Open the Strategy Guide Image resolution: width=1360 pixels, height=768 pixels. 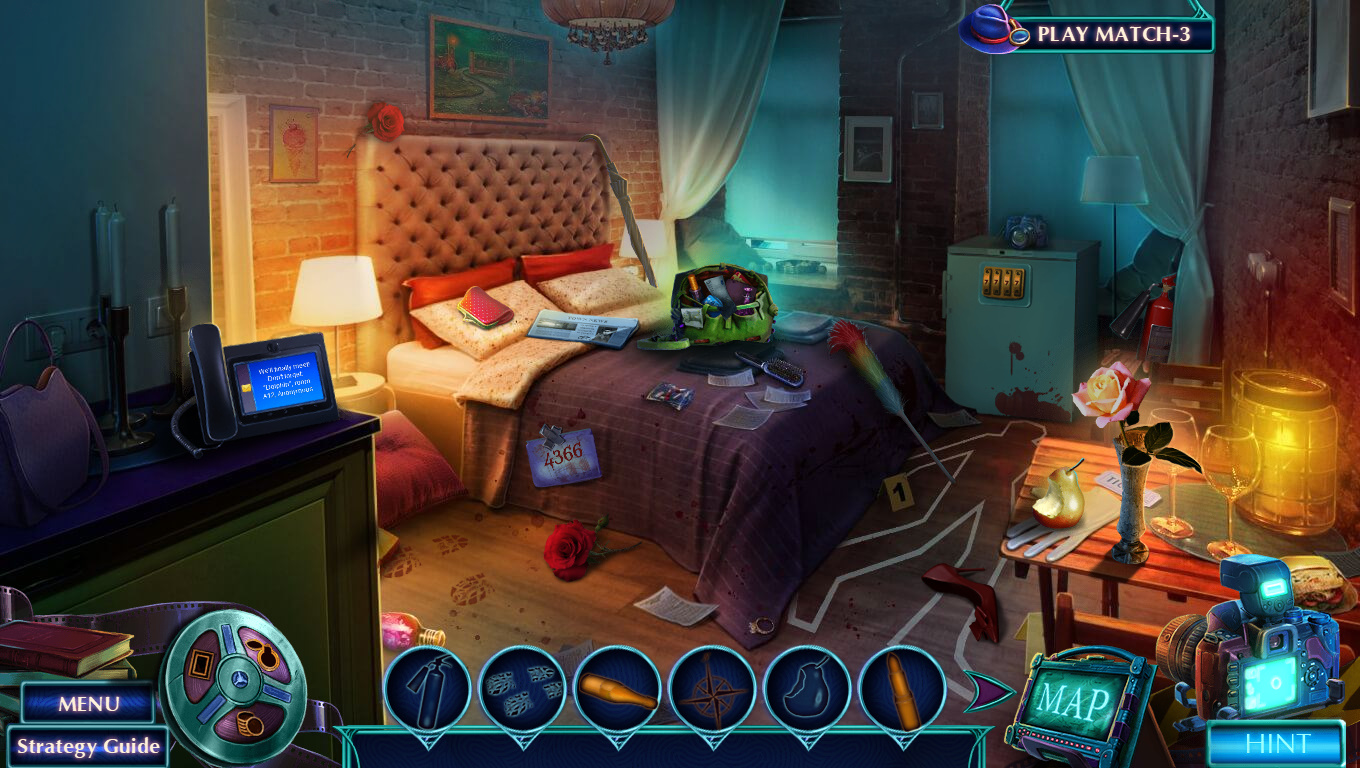[88, 746]
